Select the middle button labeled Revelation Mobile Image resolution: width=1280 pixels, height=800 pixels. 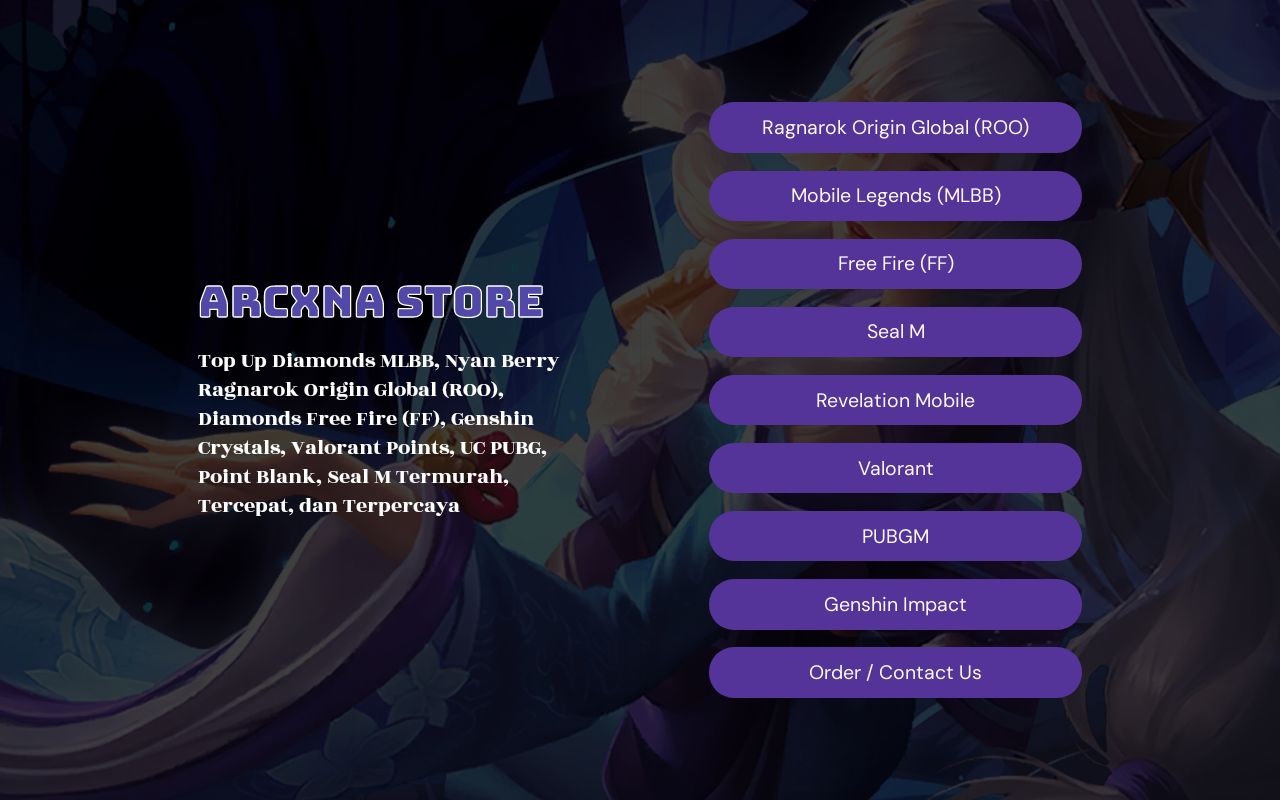[896, 400]
